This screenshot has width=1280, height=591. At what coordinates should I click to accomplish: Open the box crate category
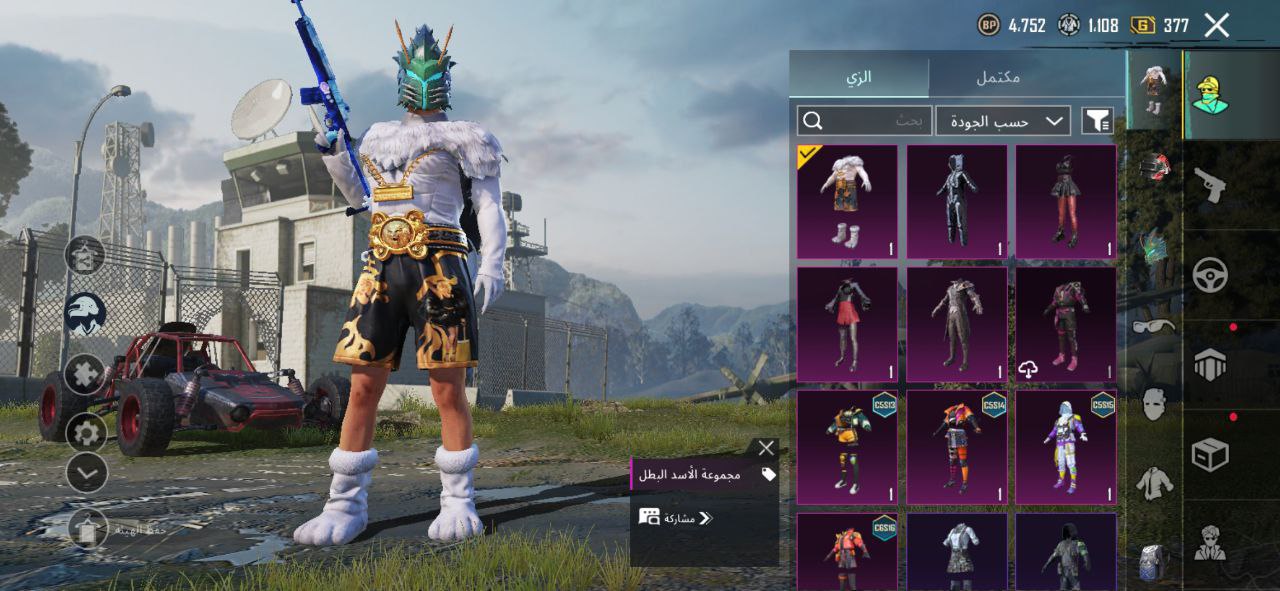click(1210, 455)
